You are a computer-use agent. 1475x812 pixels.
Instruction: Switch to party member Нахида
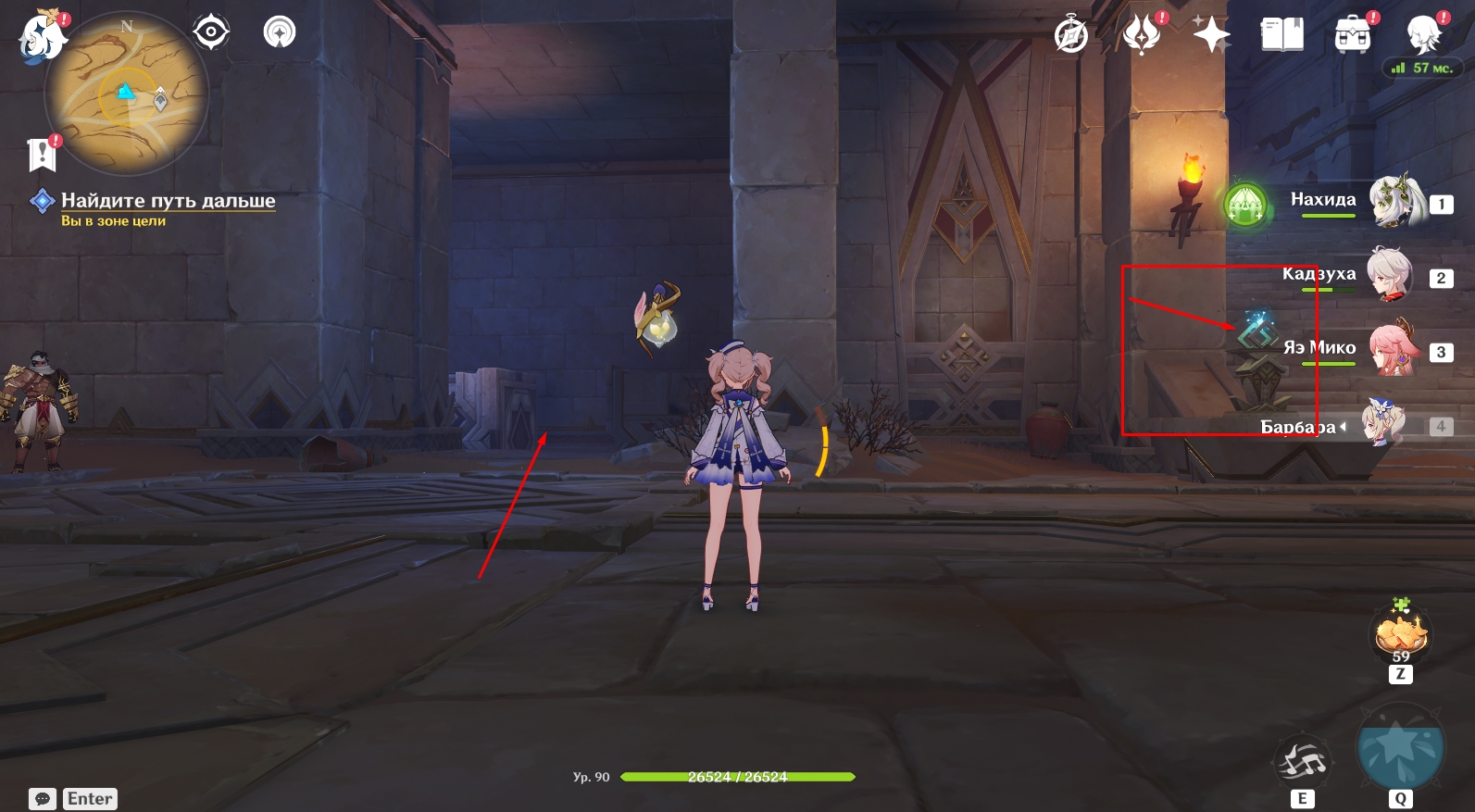1394,201
